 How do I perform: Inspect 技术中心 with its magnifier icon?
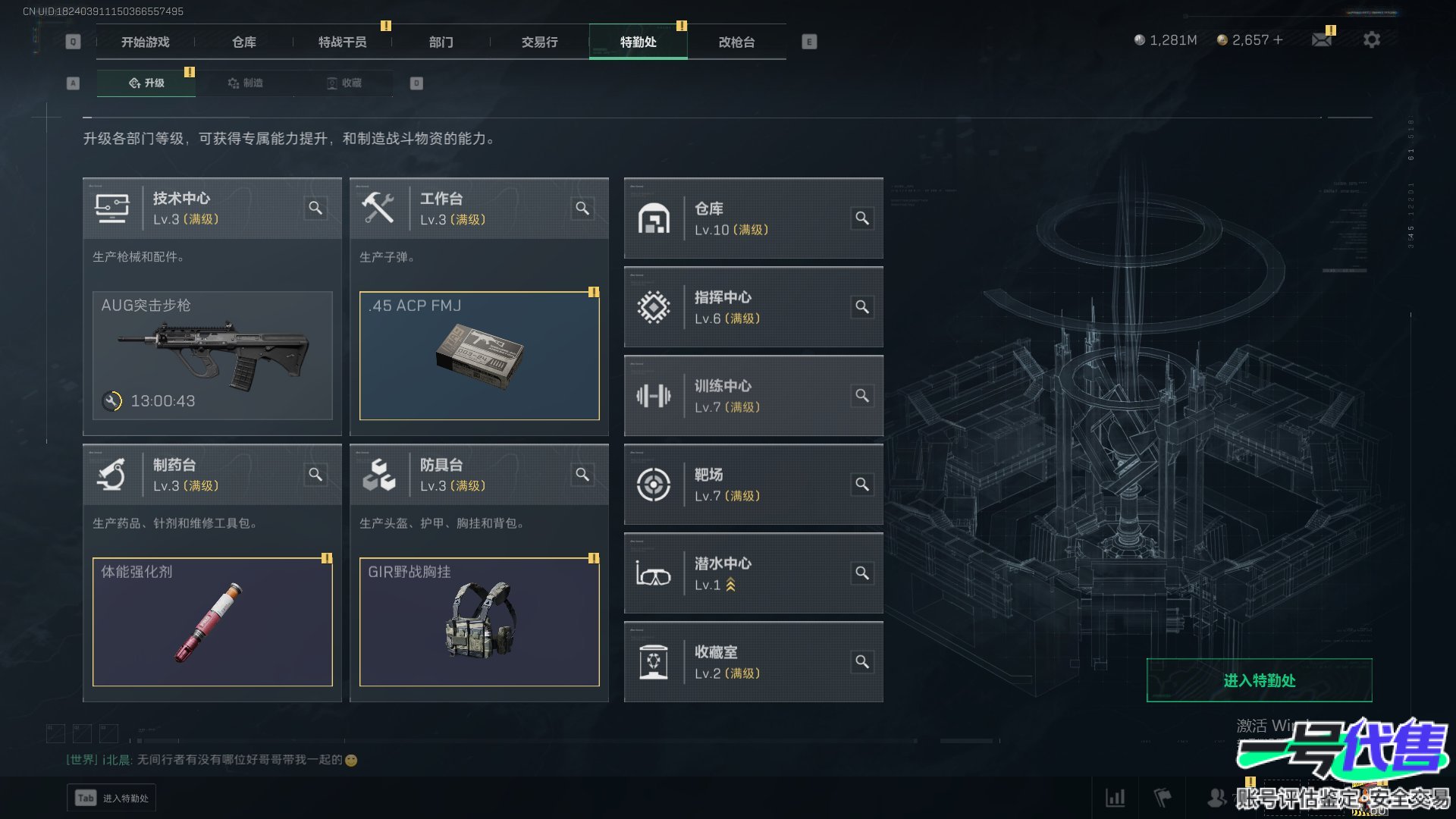[315, 208]
